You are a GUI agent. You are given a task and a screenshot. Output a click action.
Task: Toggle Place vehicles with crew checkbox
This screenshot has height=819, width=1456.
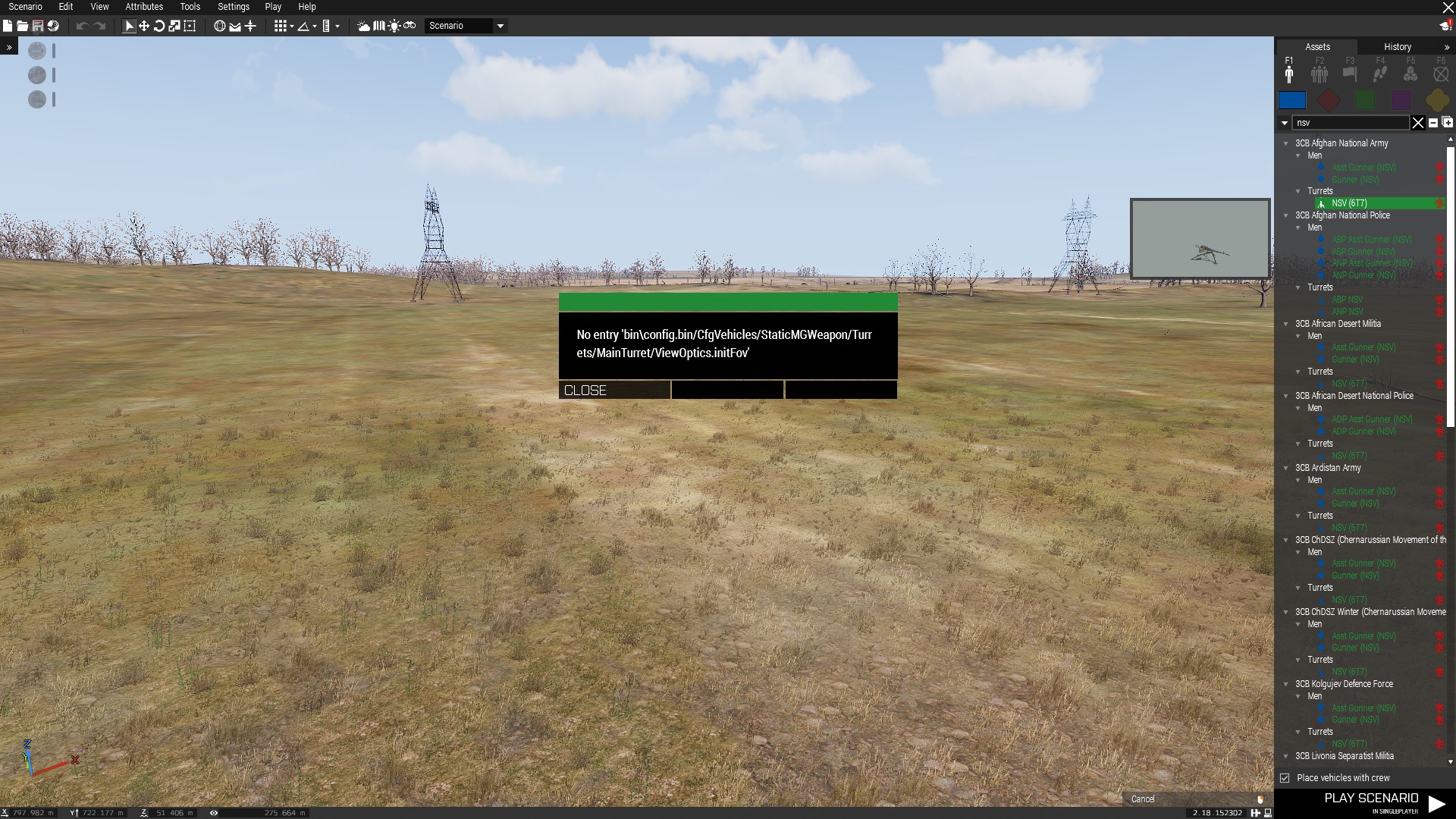coord(1285,778)
